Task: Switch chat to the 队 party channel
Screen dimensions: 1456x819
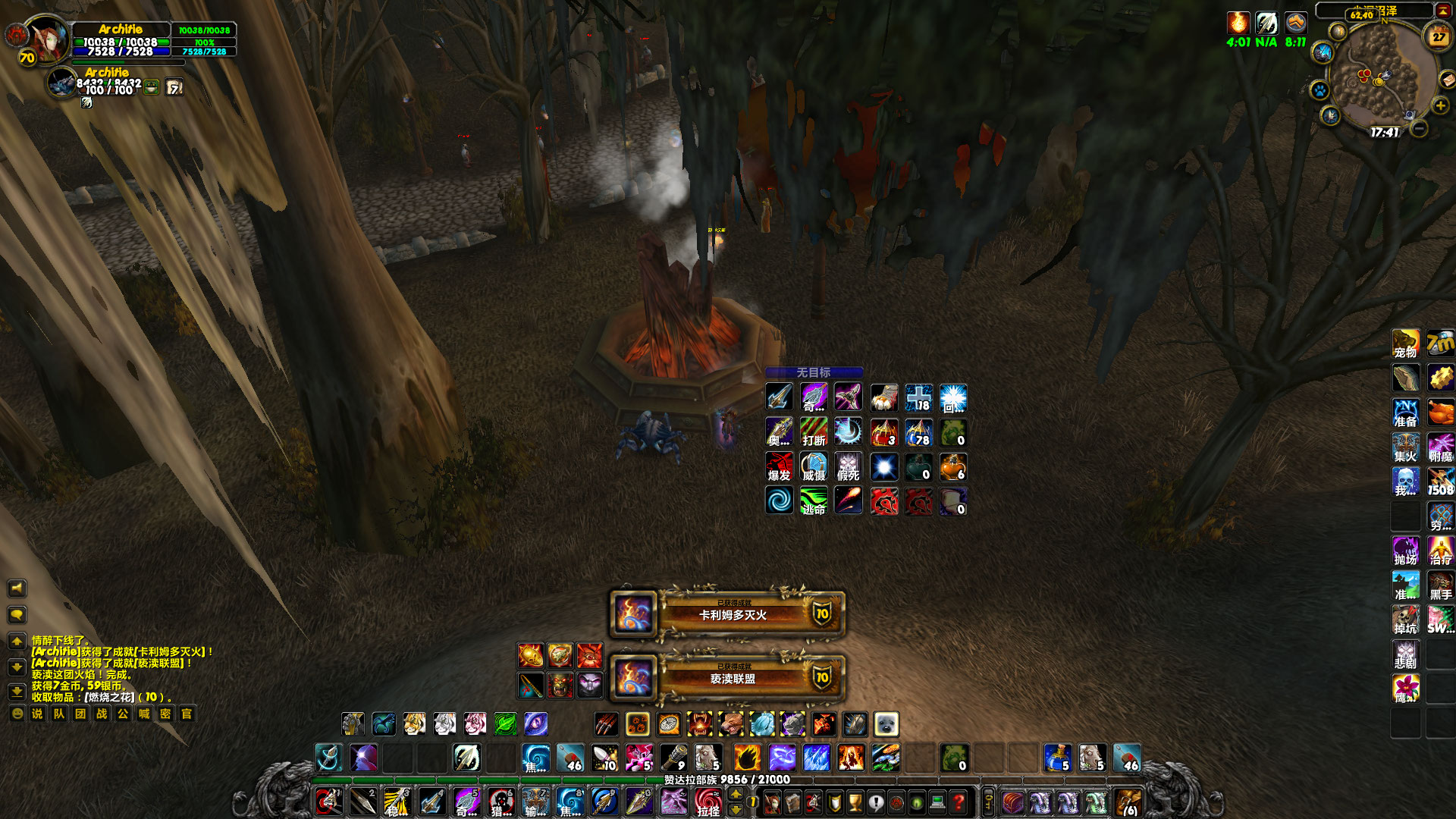Action: pyautogui.click(x=58, y=714)
